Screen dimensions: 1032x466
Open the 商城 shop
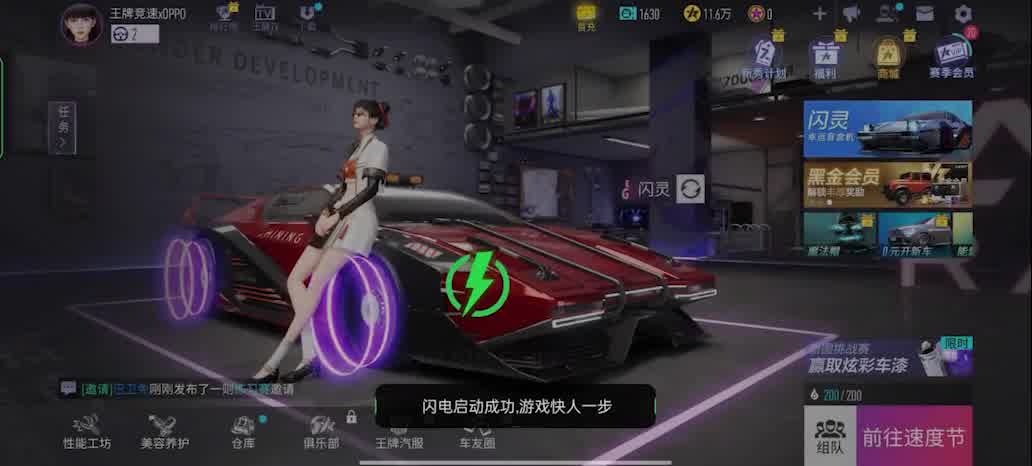click(887, 57)
